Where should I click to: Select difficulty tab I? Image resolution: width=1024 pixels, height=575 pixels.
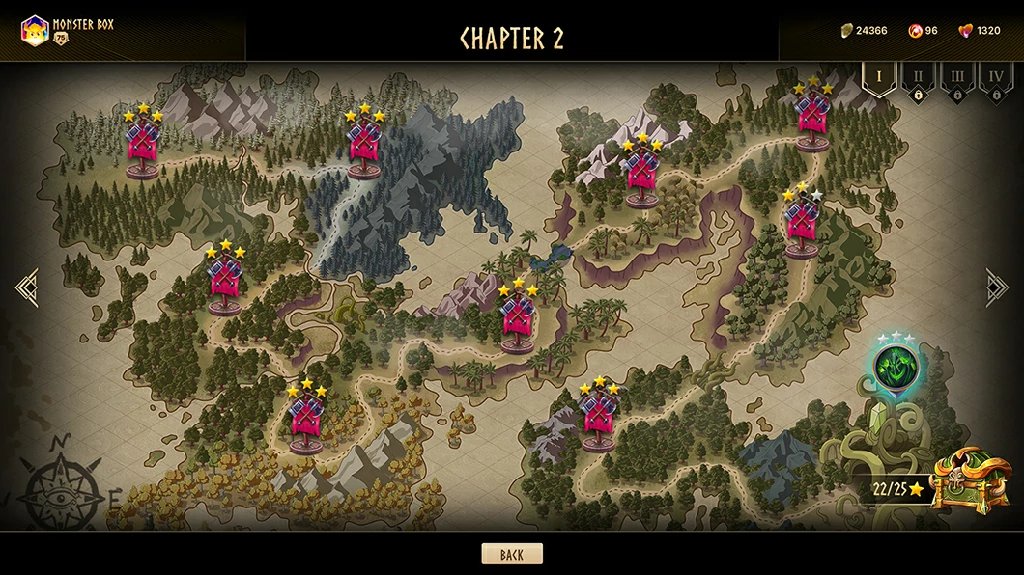(879, 78)
